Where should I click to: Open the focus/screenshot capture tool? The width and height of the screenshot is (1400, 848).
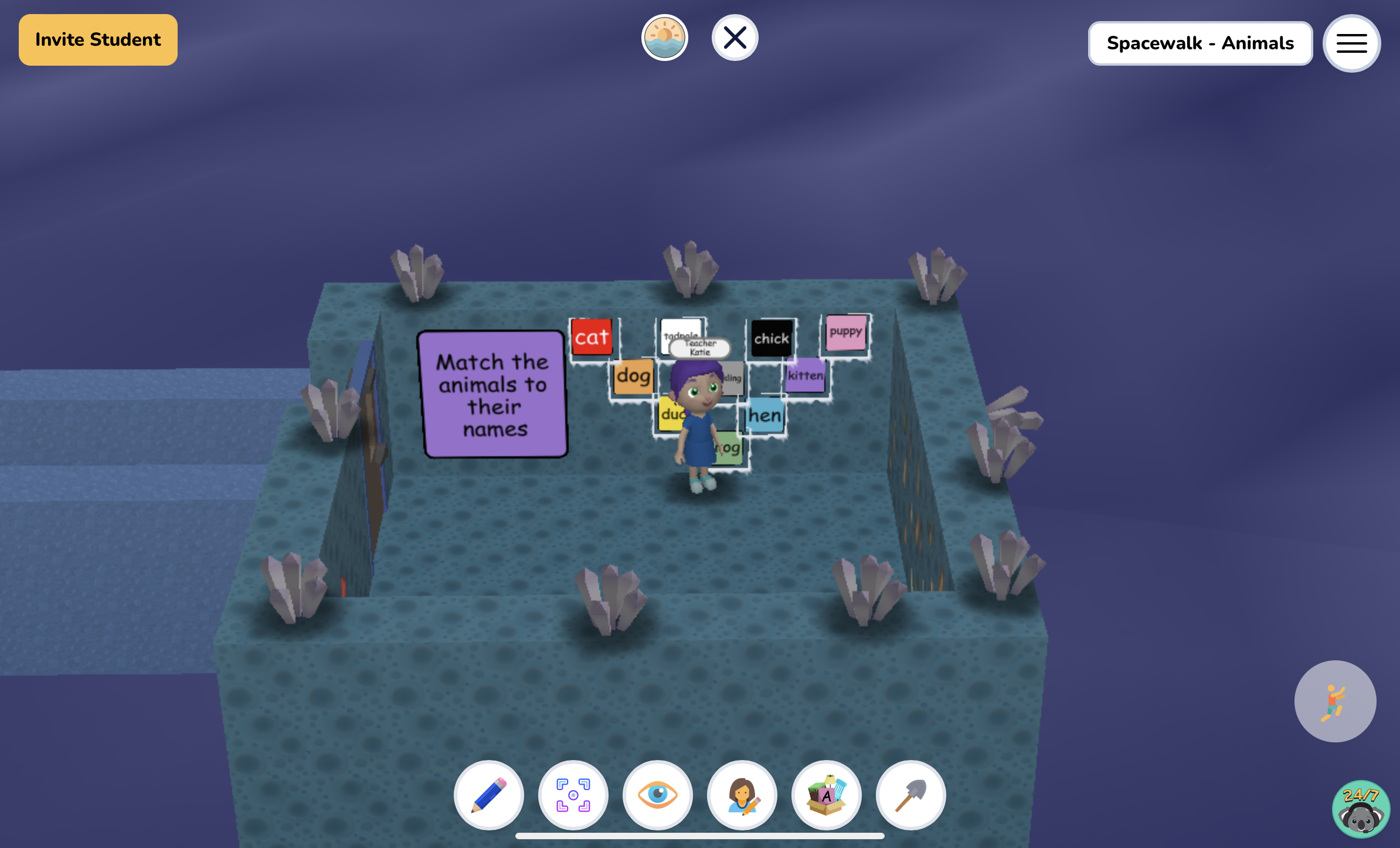[x=573, y=795]
